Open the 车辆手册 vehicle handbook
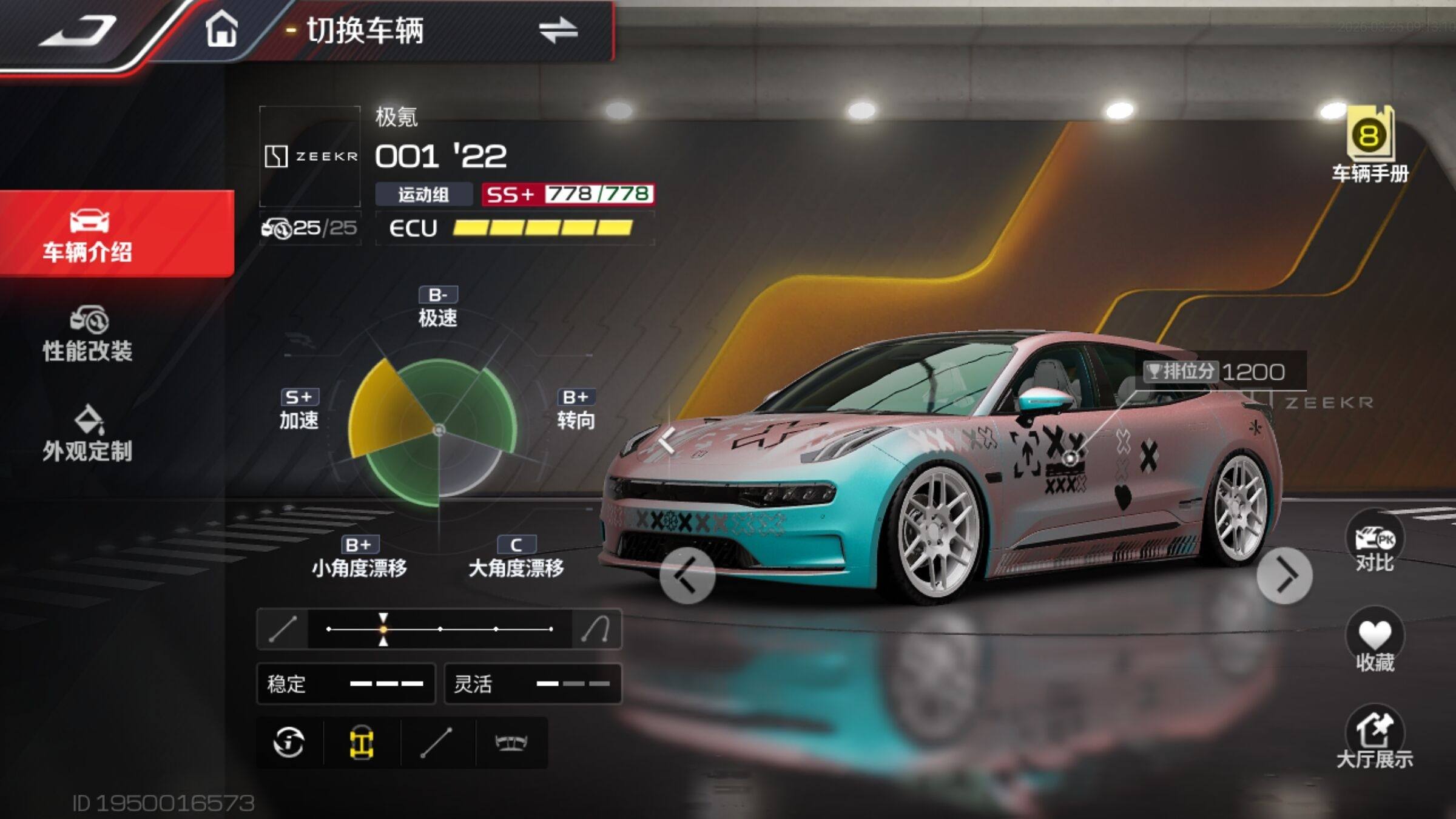Screen dimensions: 1456x819 [x=1370, y=146]
